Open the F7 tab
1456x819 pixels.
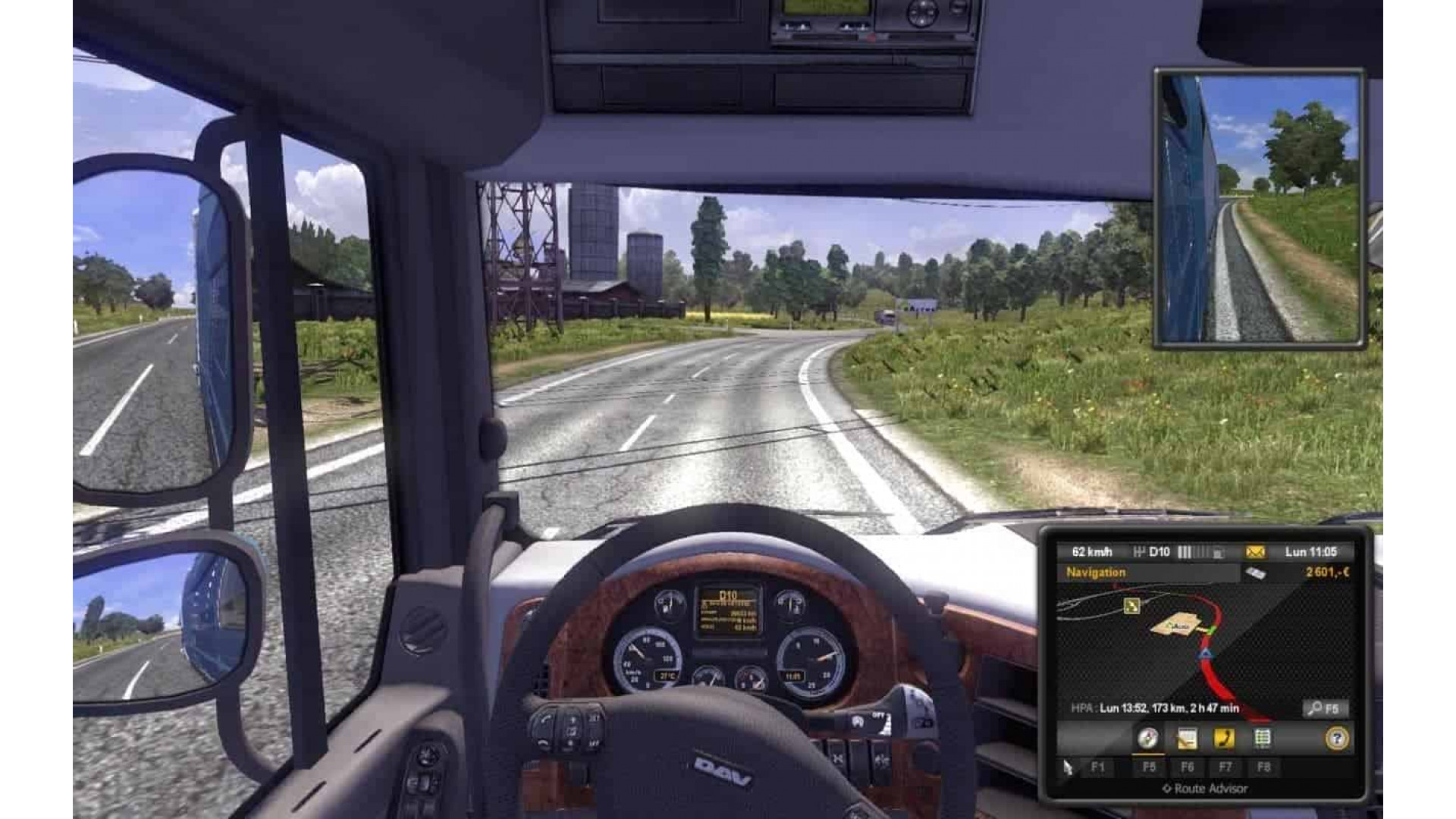(x=1225, y=767)
